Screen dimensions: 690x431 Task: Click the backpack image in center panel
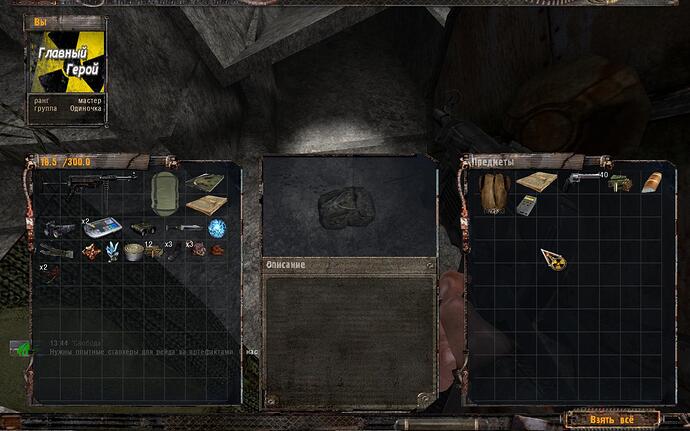(346, 208)
